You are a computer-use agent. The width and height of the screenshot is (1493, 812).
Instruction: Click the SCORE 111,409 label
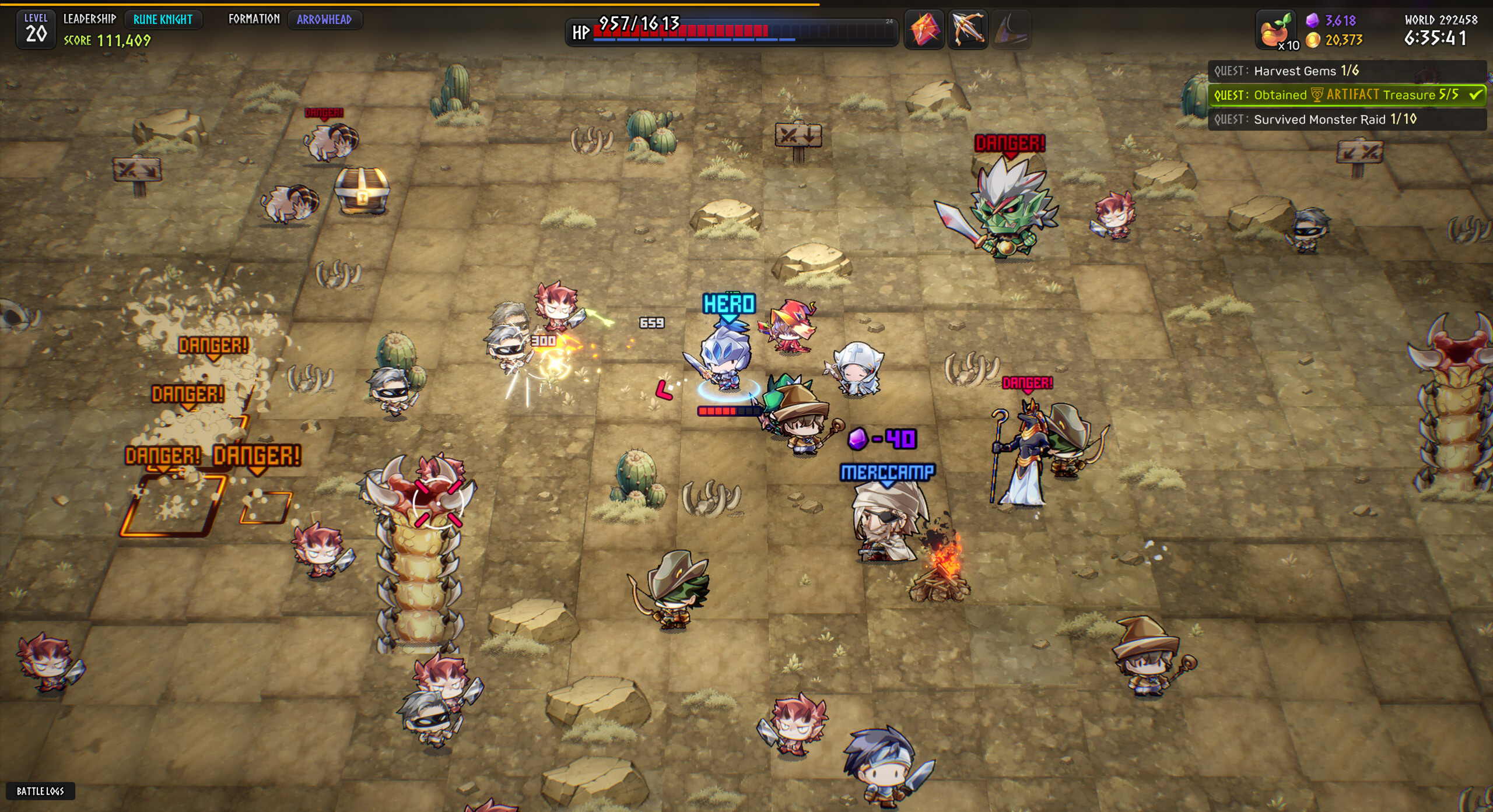pos(107,41)
